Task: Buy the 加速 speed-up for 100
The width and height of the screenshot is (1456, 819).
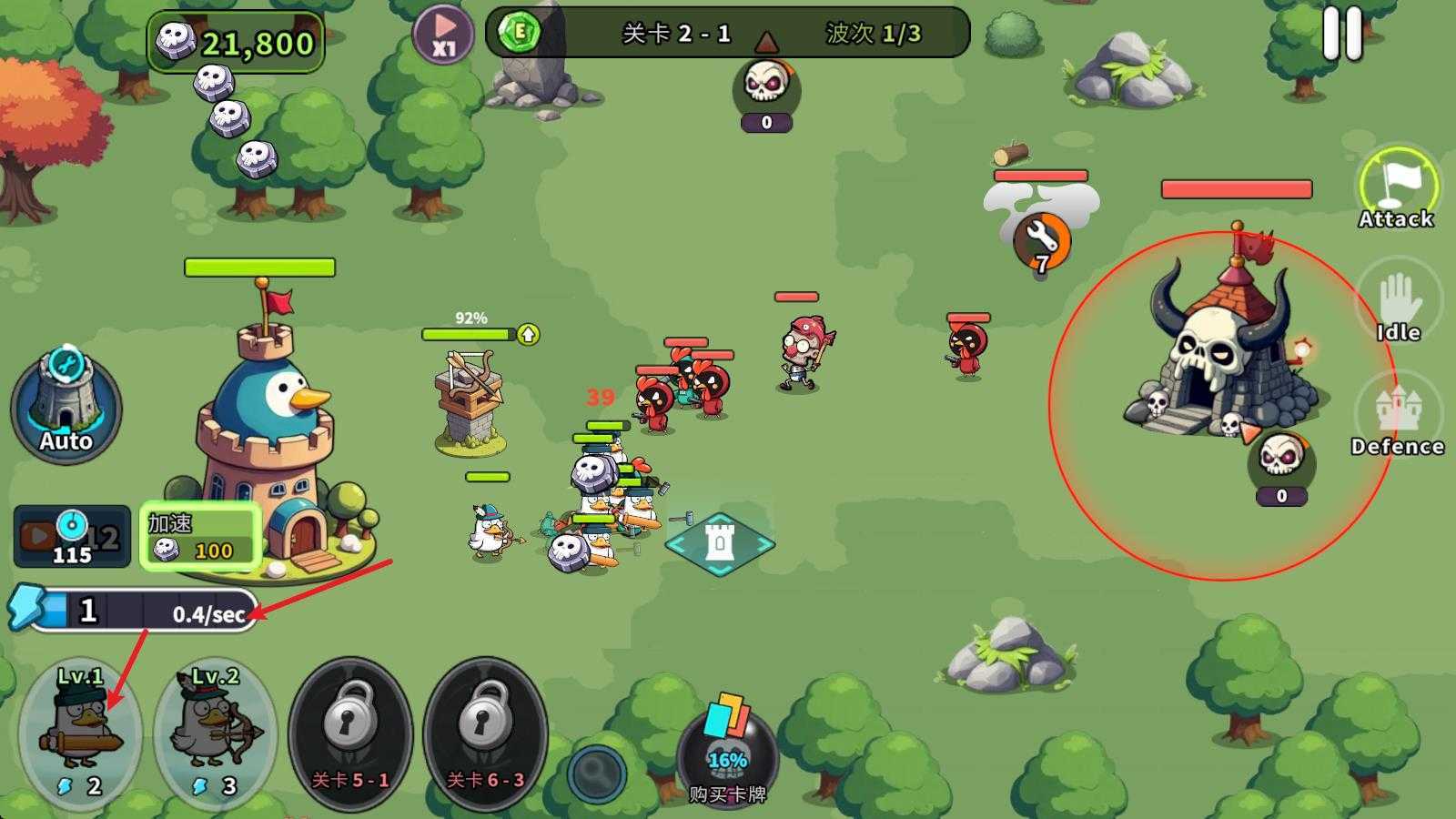Action: click(x=200, y=537)
